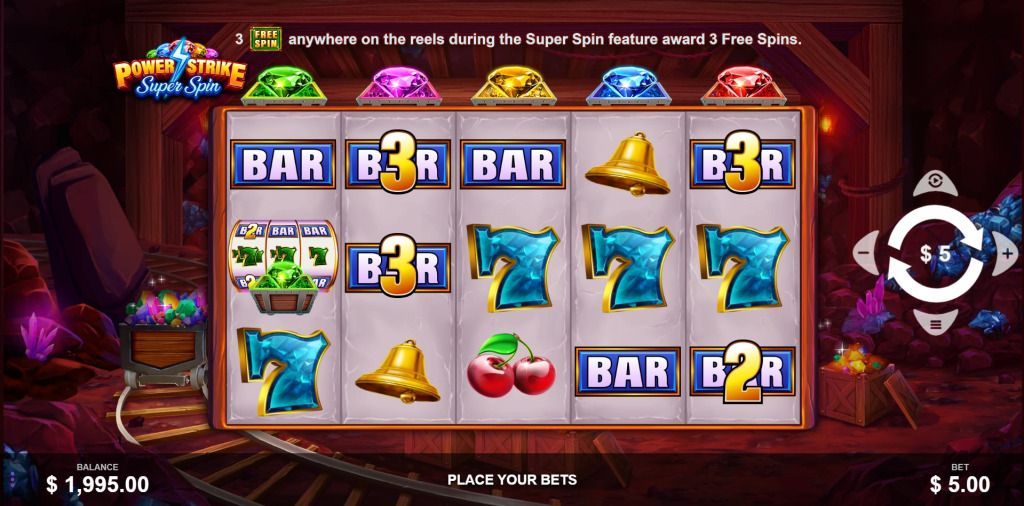Increase the bet with the plus button
The width and height of the screenshot is (1024, 506).
1007,254
